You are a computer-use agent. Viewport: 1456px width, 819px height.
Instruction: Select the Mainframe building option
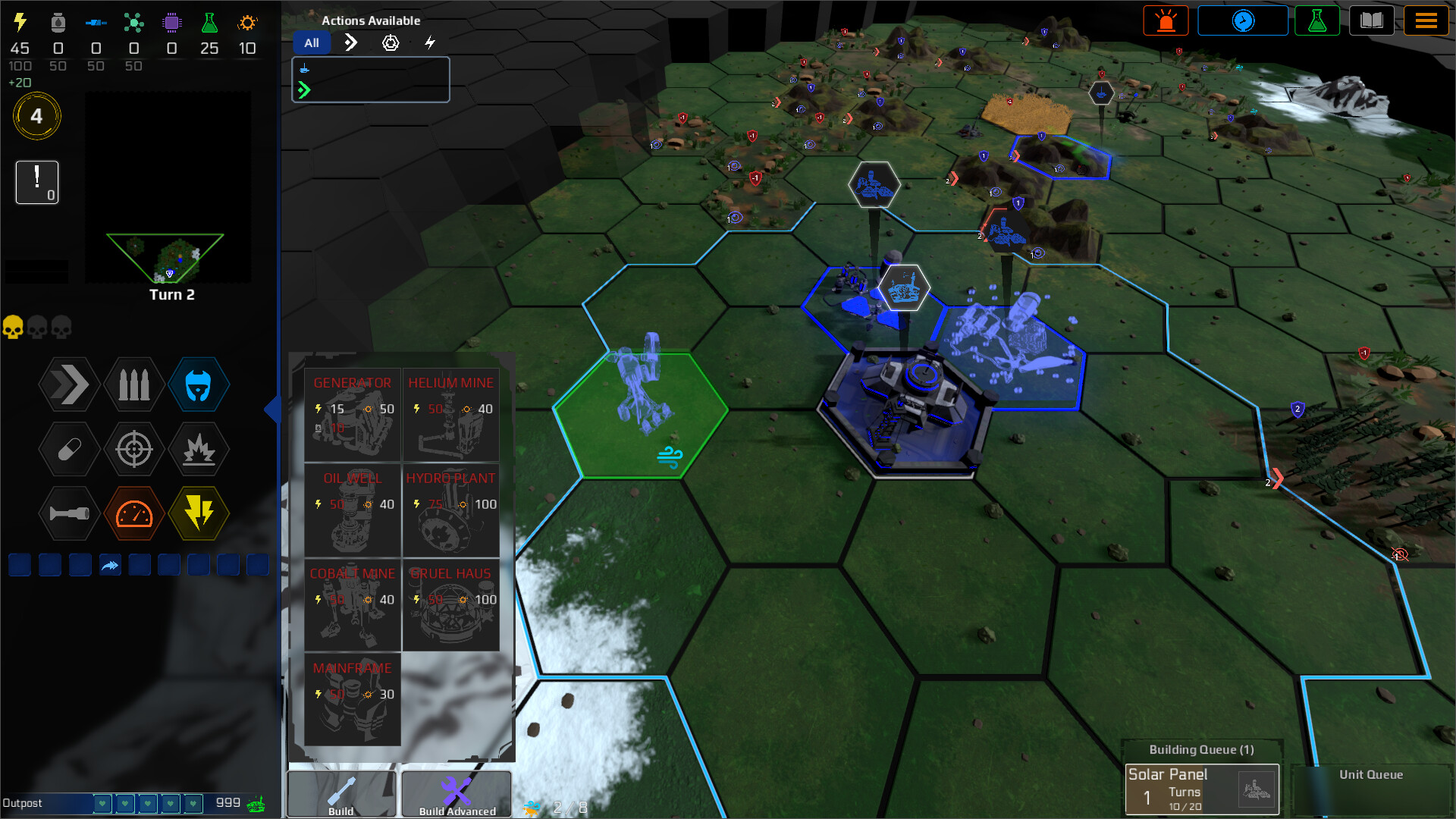click(352, 698)
